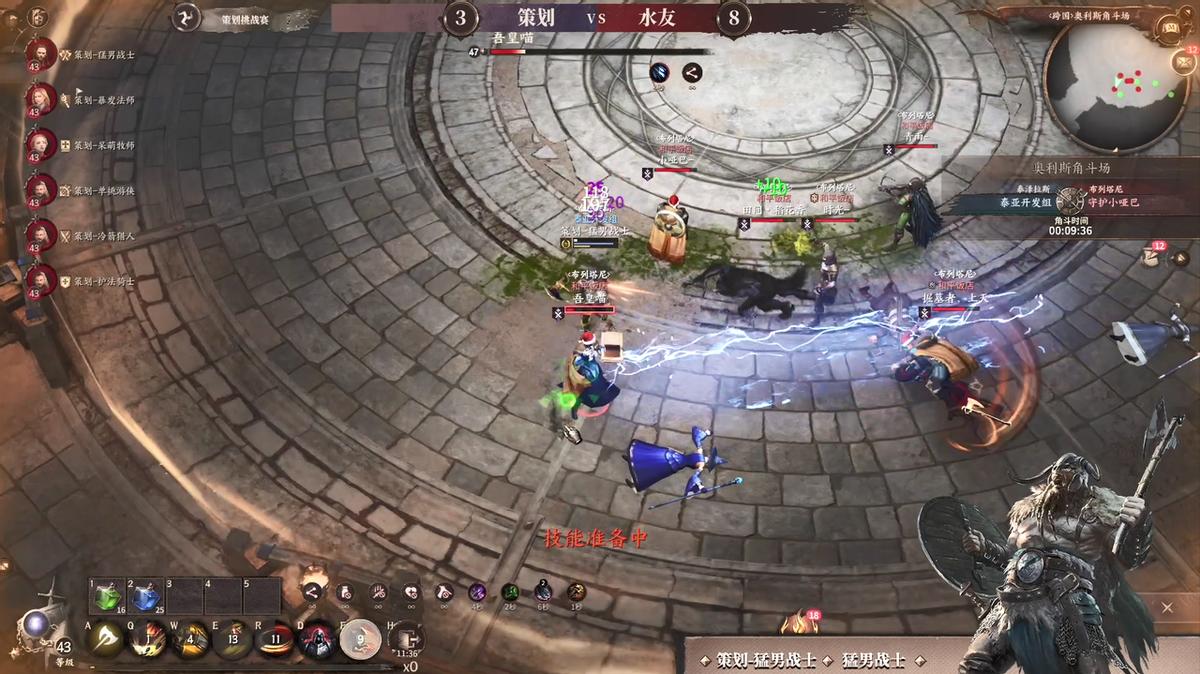
Task: Open the mail envelope with 12 notifications
Action: pos(1181,61)
